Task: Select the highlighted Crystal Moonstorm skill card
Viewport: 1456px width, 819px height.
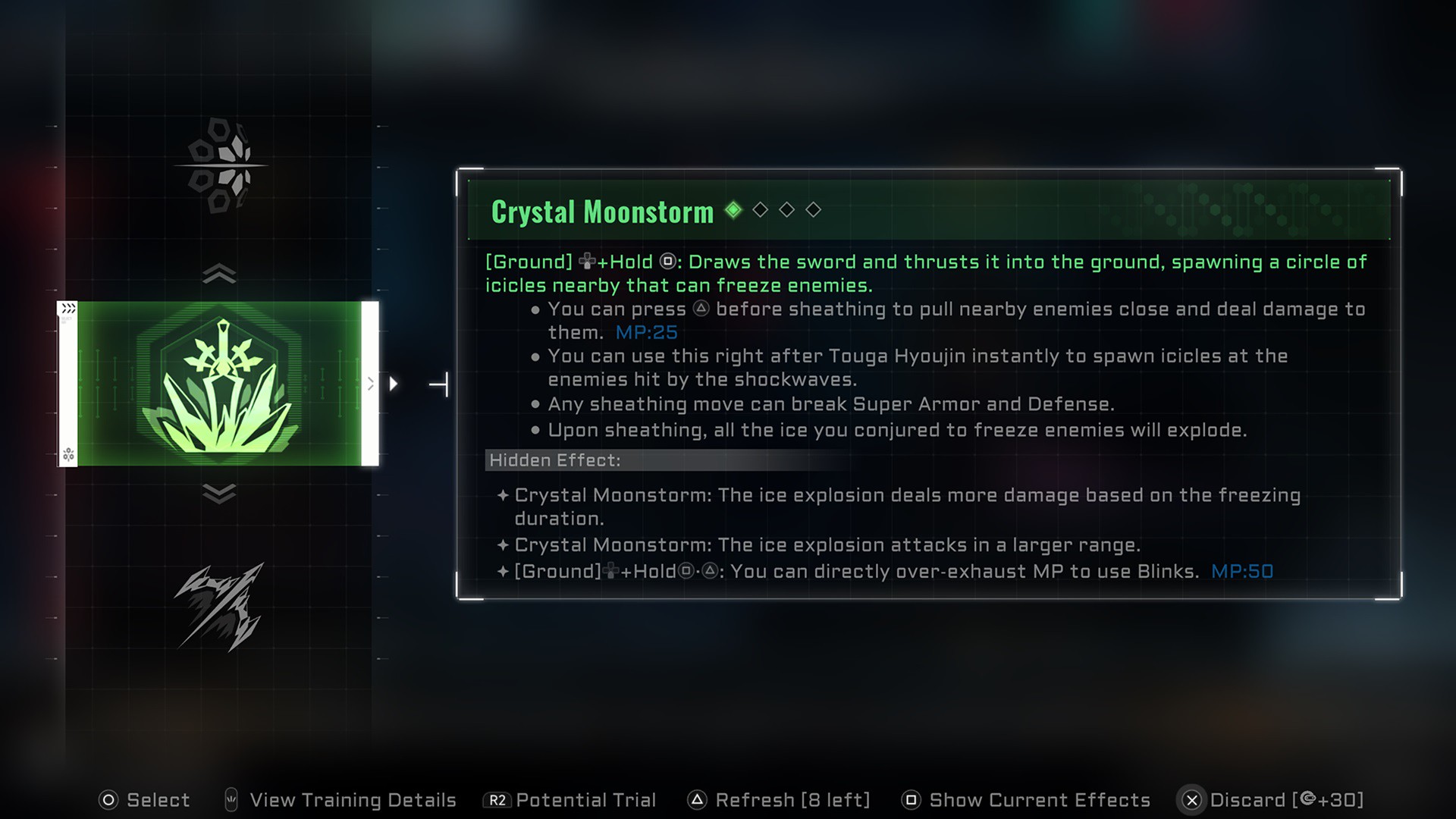Action: [x=219, y=384]
